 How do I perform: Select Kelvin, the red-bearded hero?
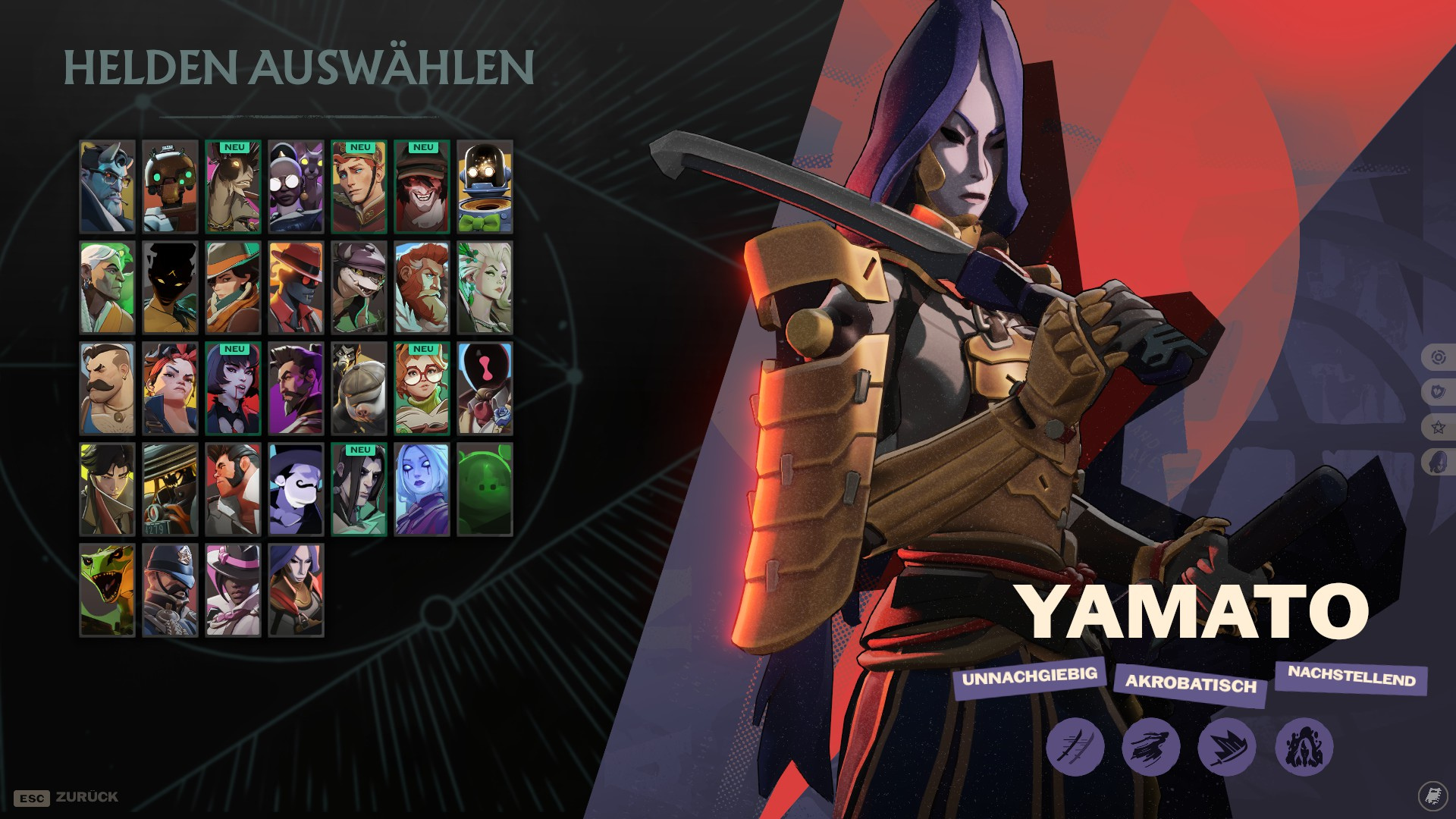[x=422, y=288]
